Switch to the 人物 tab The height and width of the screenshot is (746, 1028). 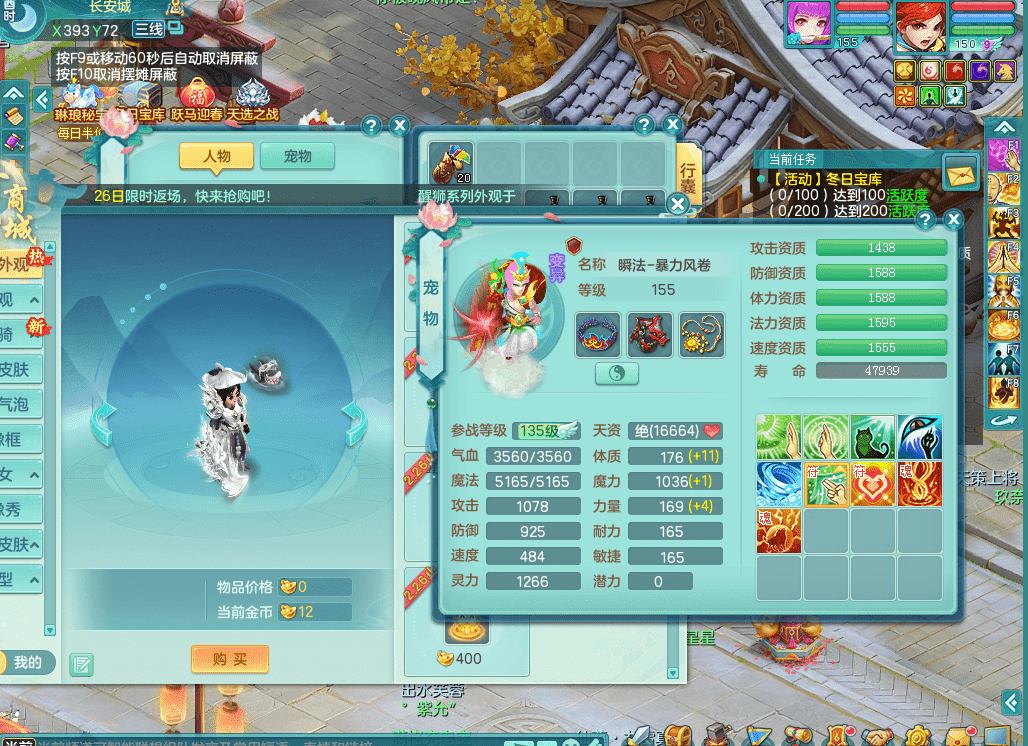pyautogui.click(x=216, y=157)
